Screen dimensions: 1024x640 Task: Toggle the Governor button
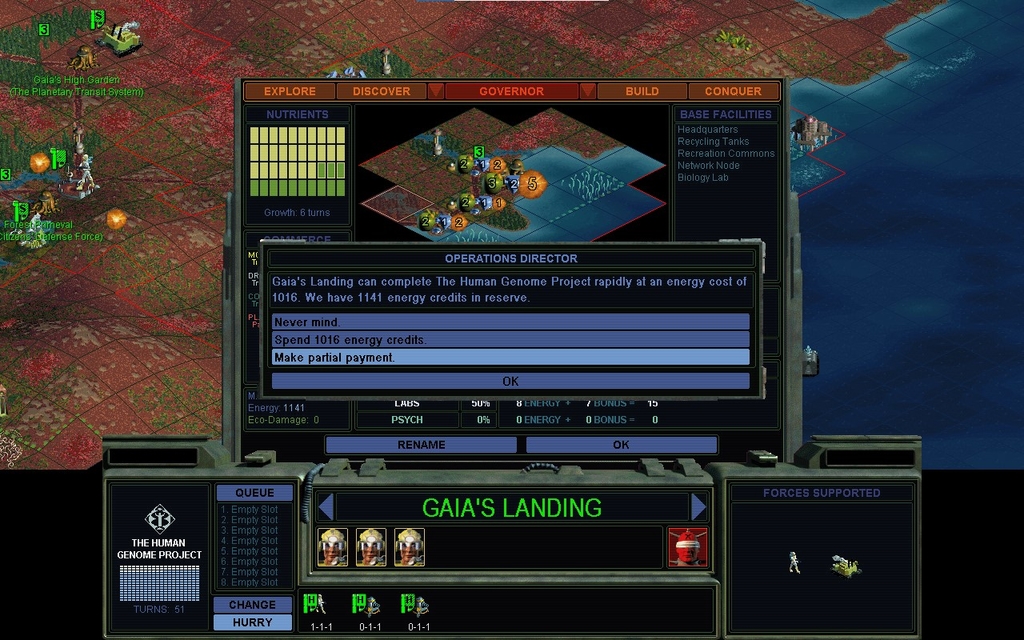pyautogui.click(x=511, y=91)
